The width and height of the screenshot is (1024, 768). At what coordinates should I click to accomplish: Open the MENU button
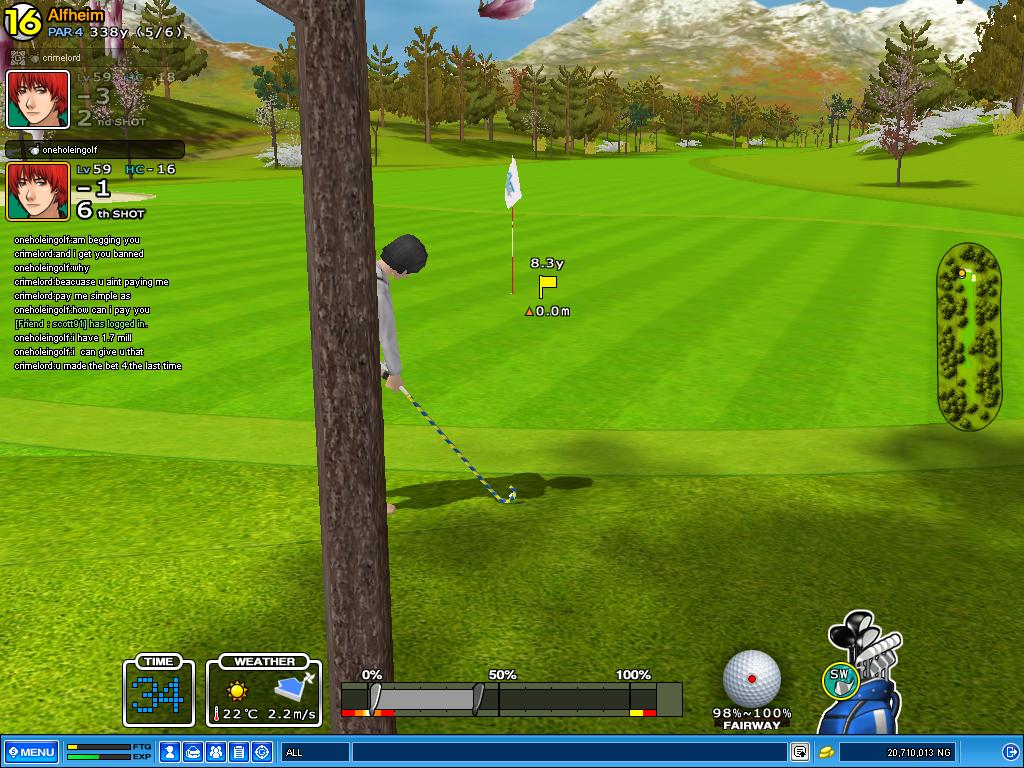click(31, 752)
